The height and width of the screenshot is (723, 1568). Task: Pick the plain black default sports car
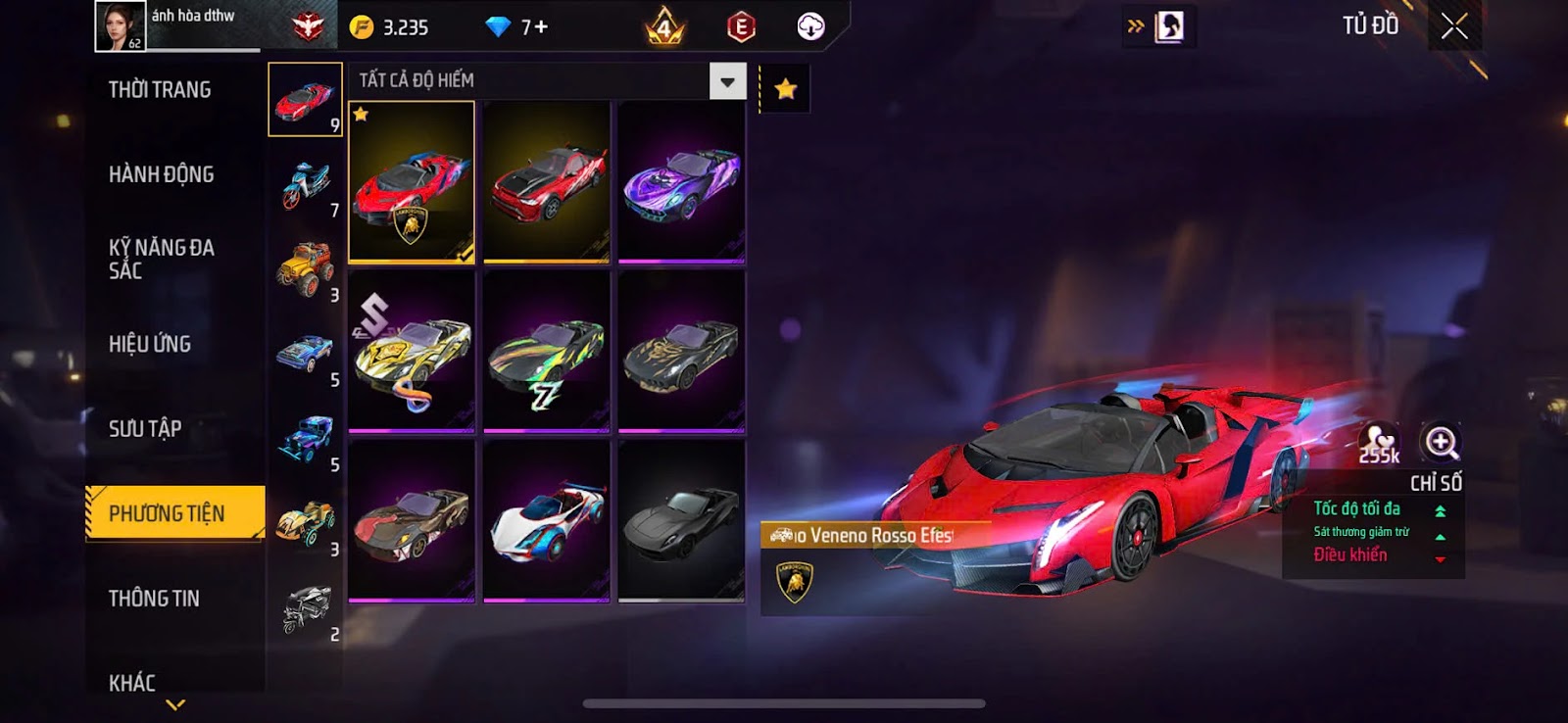click(x=682, y=521)
